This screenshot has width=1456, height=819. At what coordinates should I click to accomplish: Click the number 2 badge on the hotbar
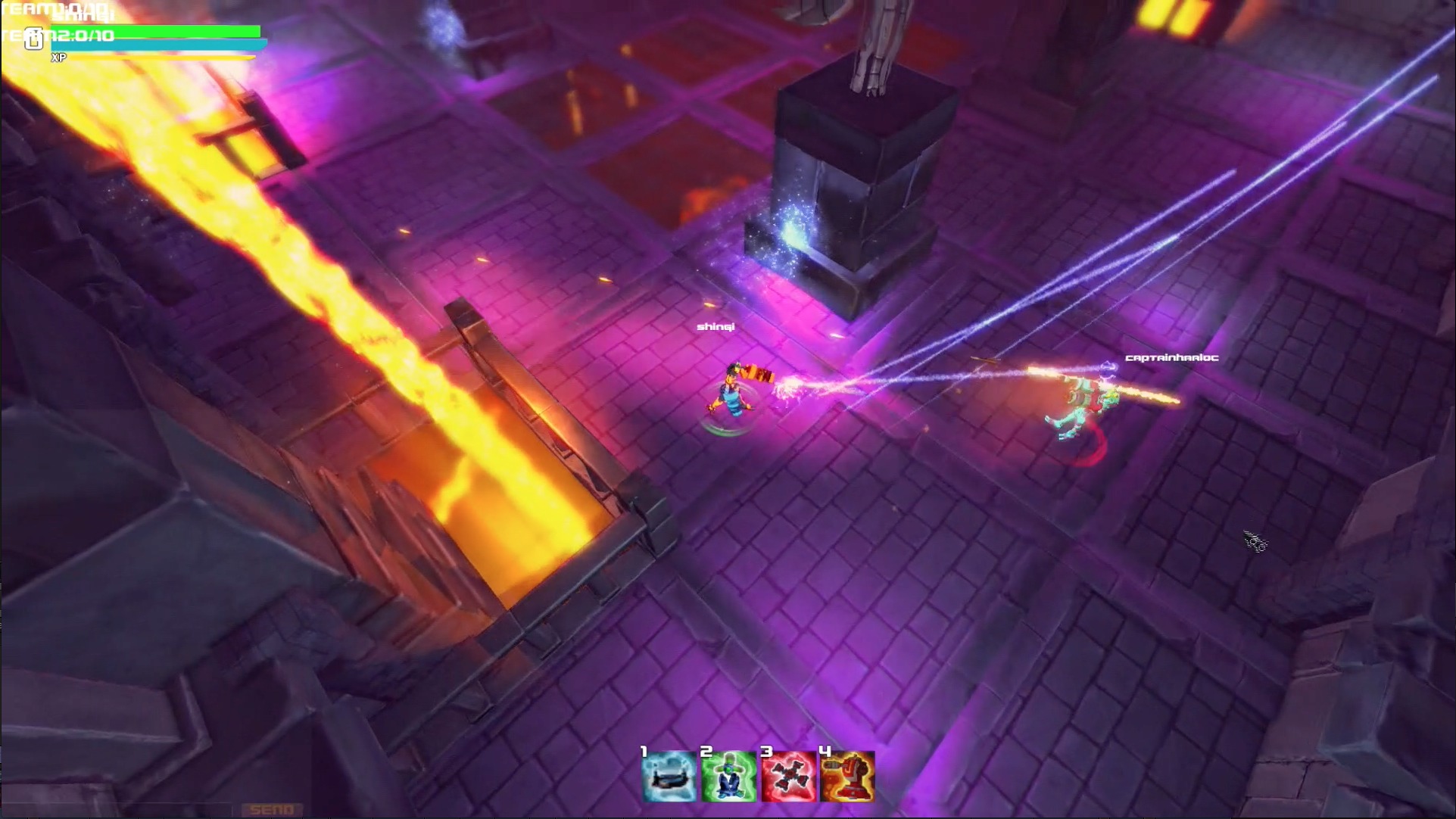click(706, 752)
